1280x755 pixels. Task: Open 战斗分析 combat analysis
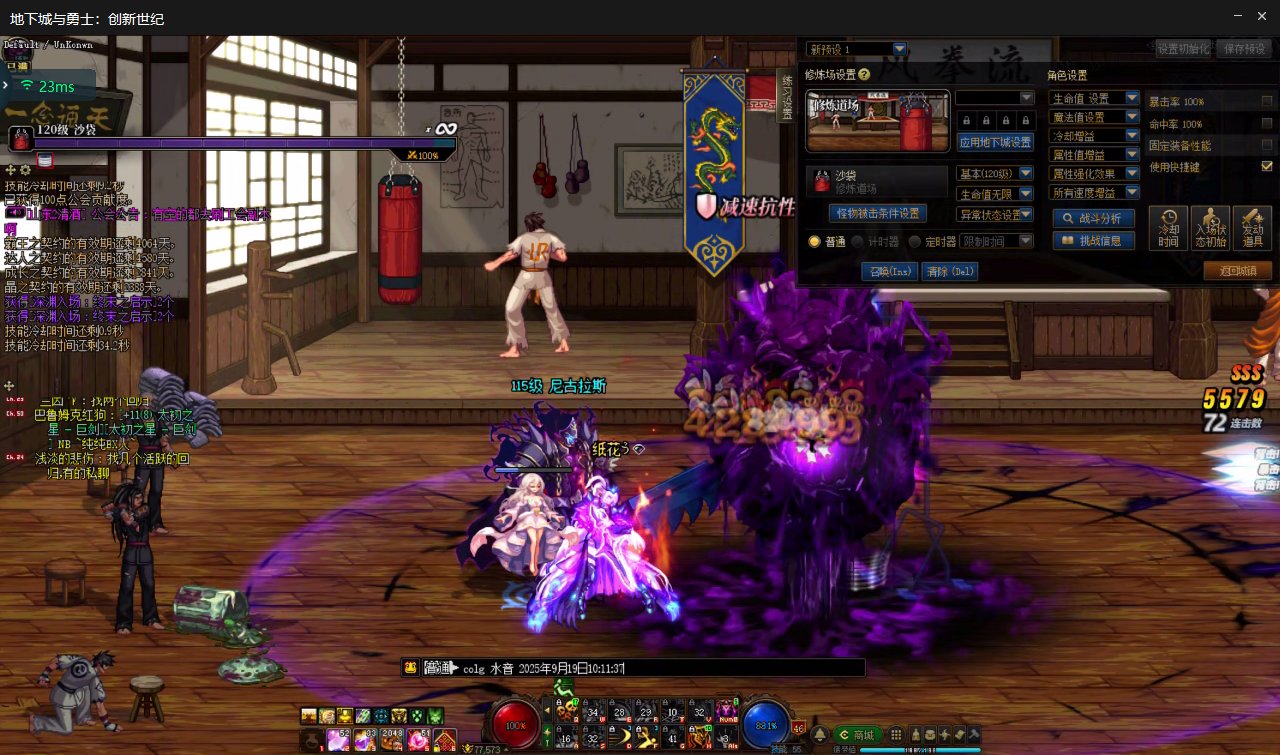(x=1093, y=218)
